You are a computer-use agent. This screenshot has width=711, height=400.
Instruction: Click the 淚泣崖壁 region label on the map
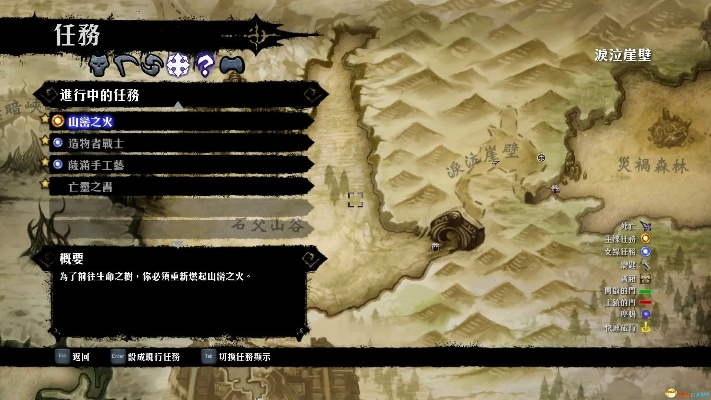point(622,55)
